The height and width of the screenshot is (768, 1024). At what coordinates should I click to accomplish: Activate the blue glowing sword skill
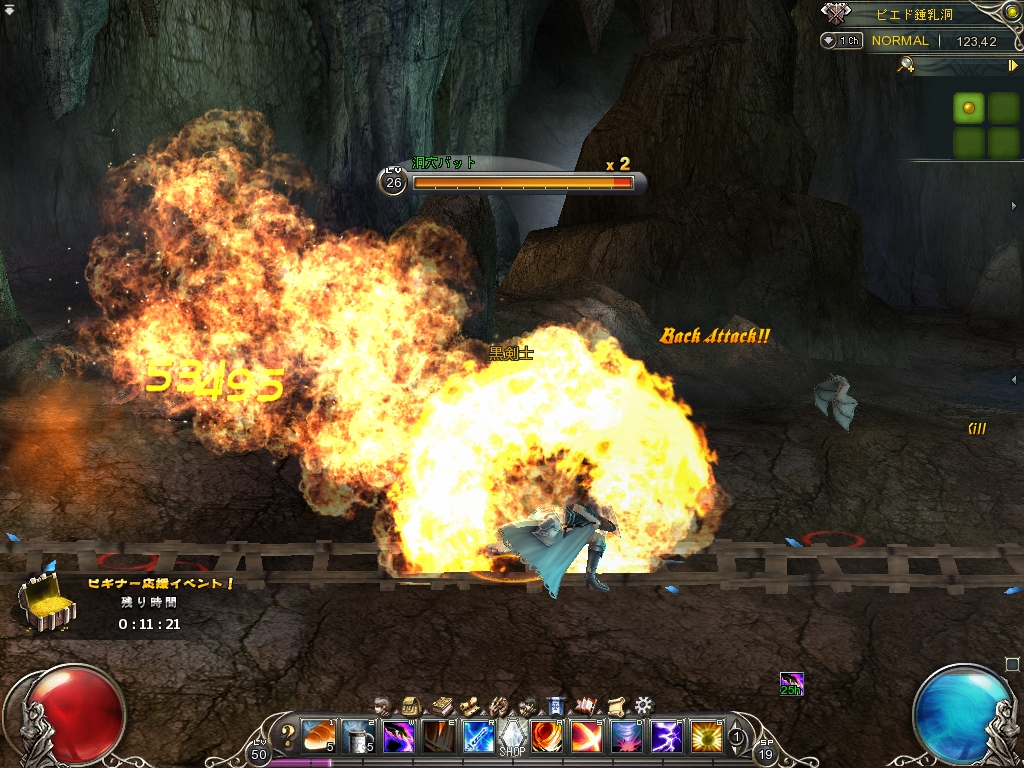click(x=477, y=737)
